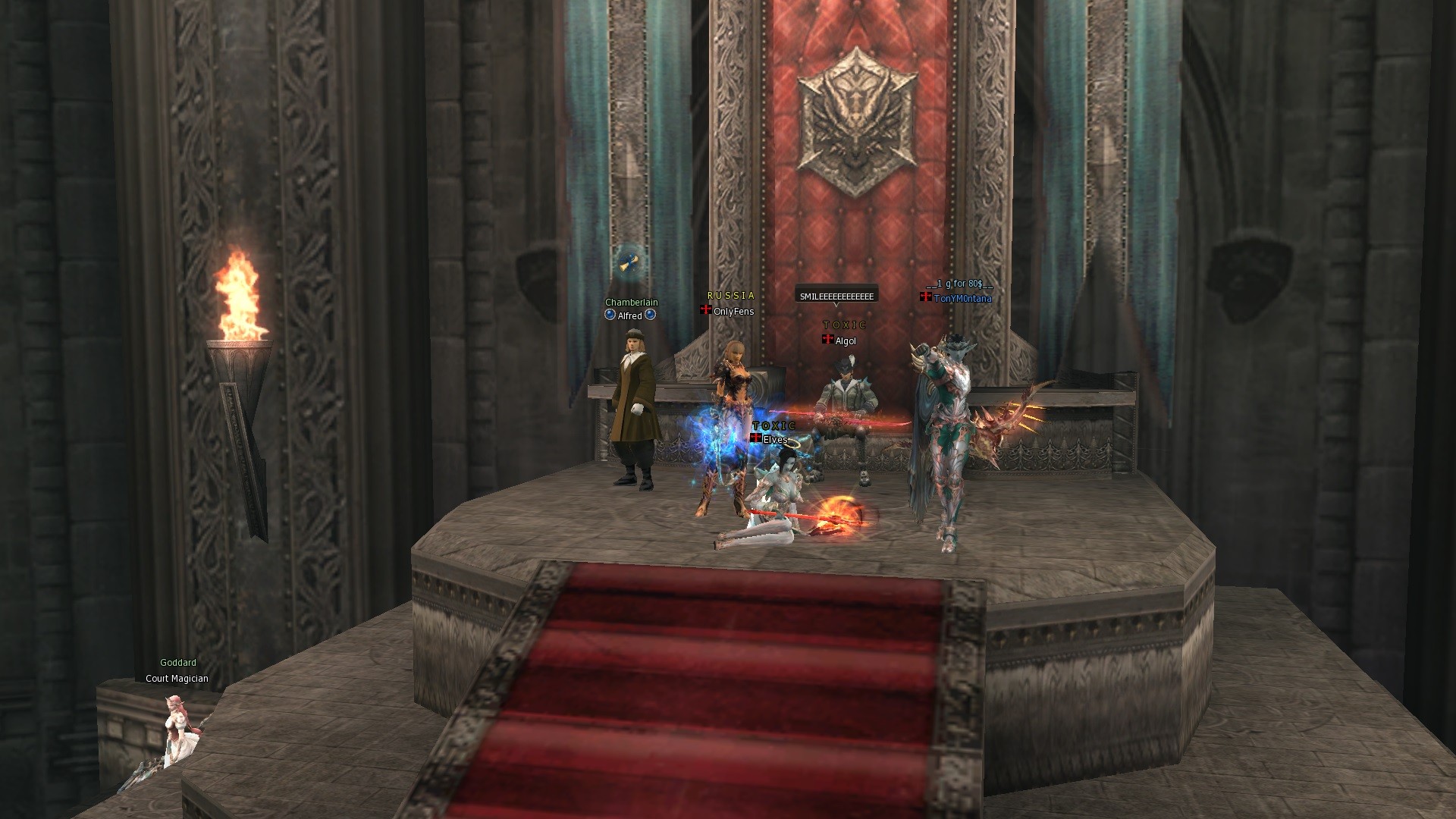This screenshot has height=819, width=1456.
Task: Select the Alfred Chamberlain nameplate
Action: click(630, 315)
